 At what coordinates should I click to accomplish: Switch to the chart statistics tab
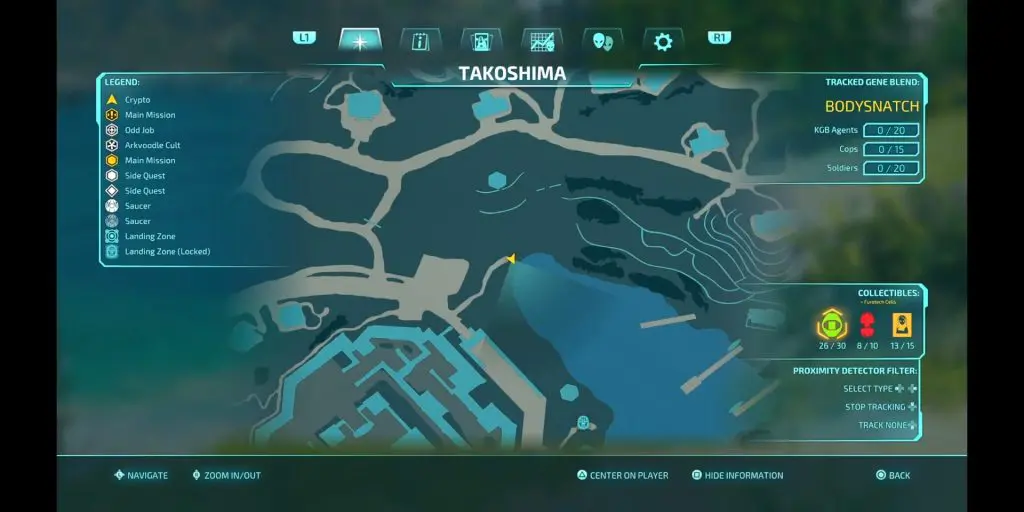pos(542,41)
